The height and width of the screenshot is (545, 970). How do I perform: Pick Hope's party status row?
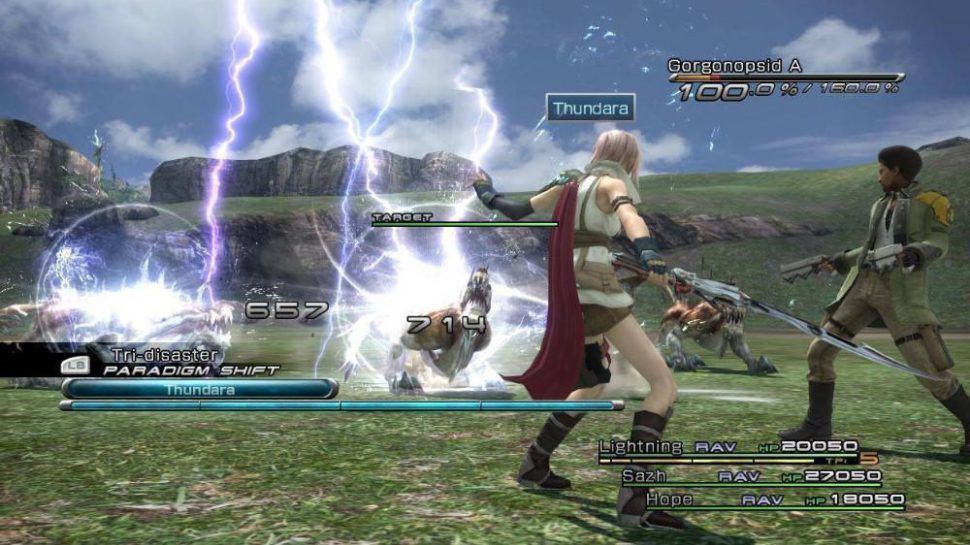774,499
